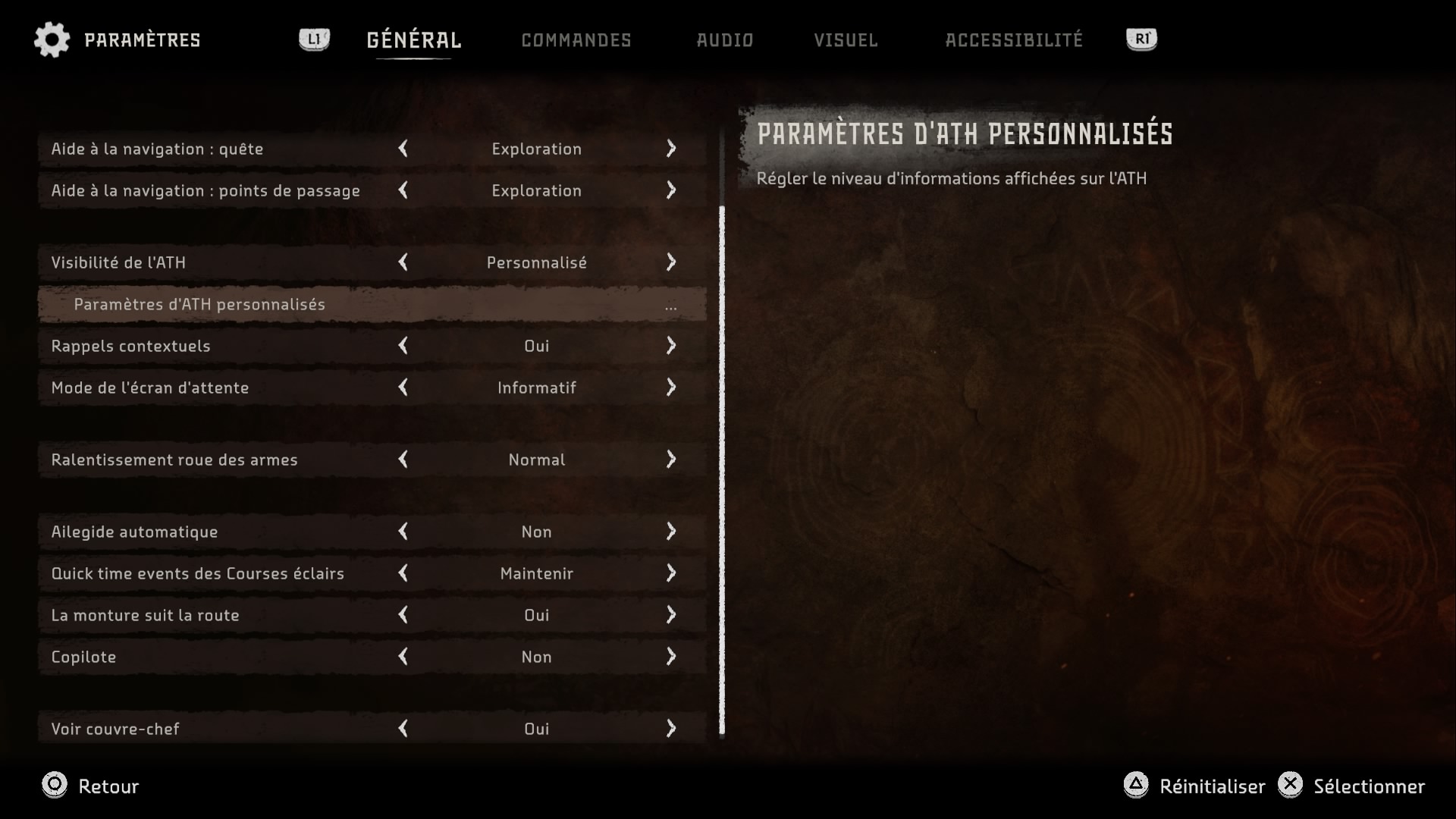The image size is (1456, 819).
Task: Click right arrow for Ralentissement roue des armes
Action: tap(671, 460)
